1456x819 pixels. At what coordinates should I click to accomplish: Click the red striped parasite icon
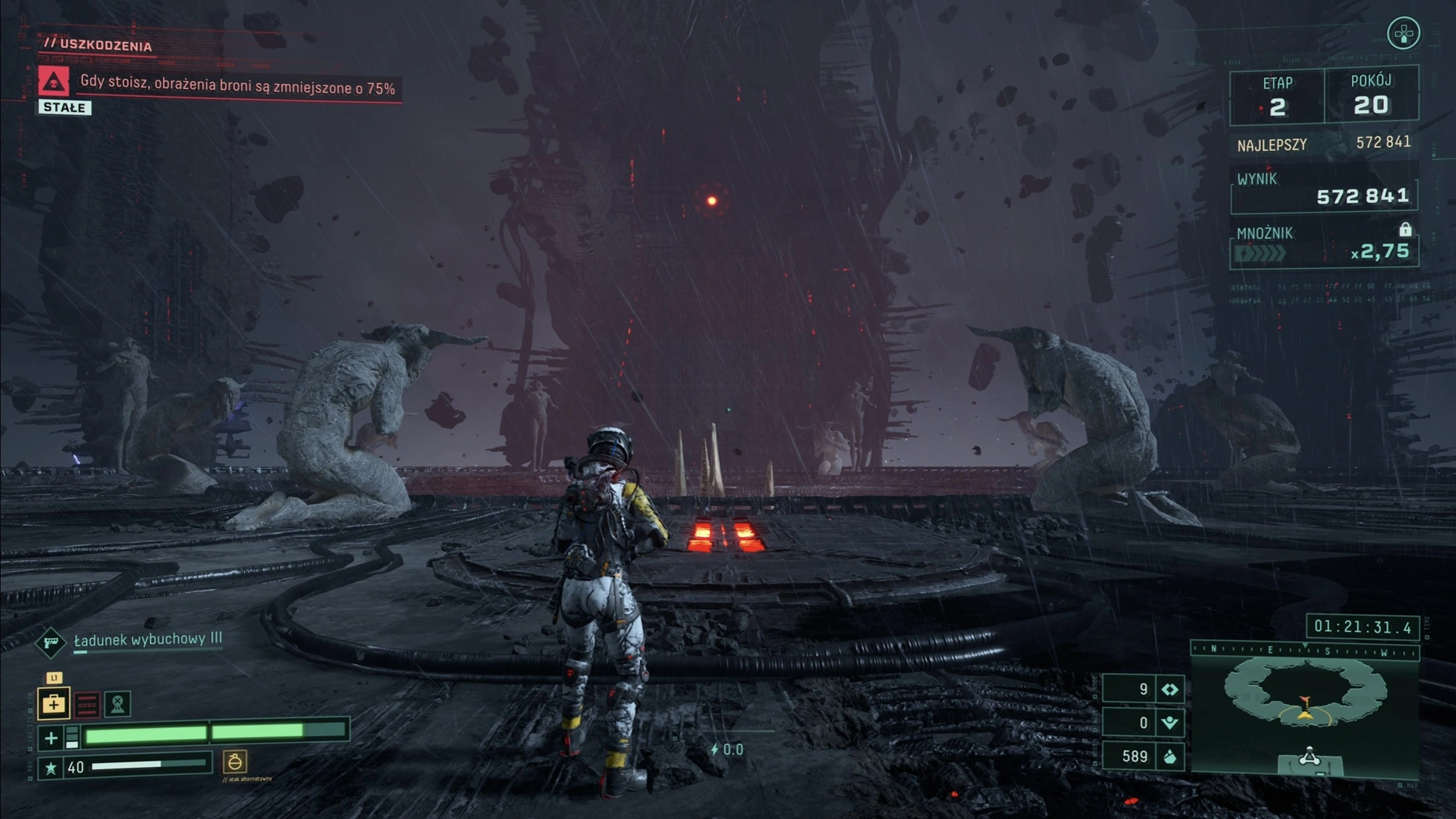click(87, 704)
